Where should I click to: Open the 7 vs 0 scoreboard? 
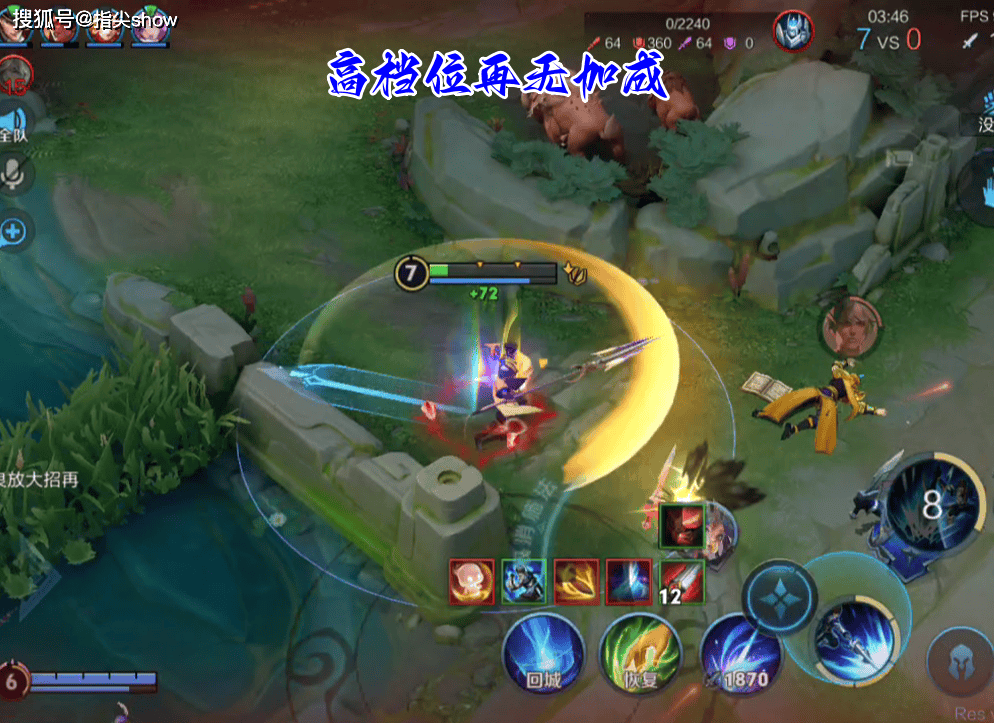pyautogui.click(x=888, y=40)
